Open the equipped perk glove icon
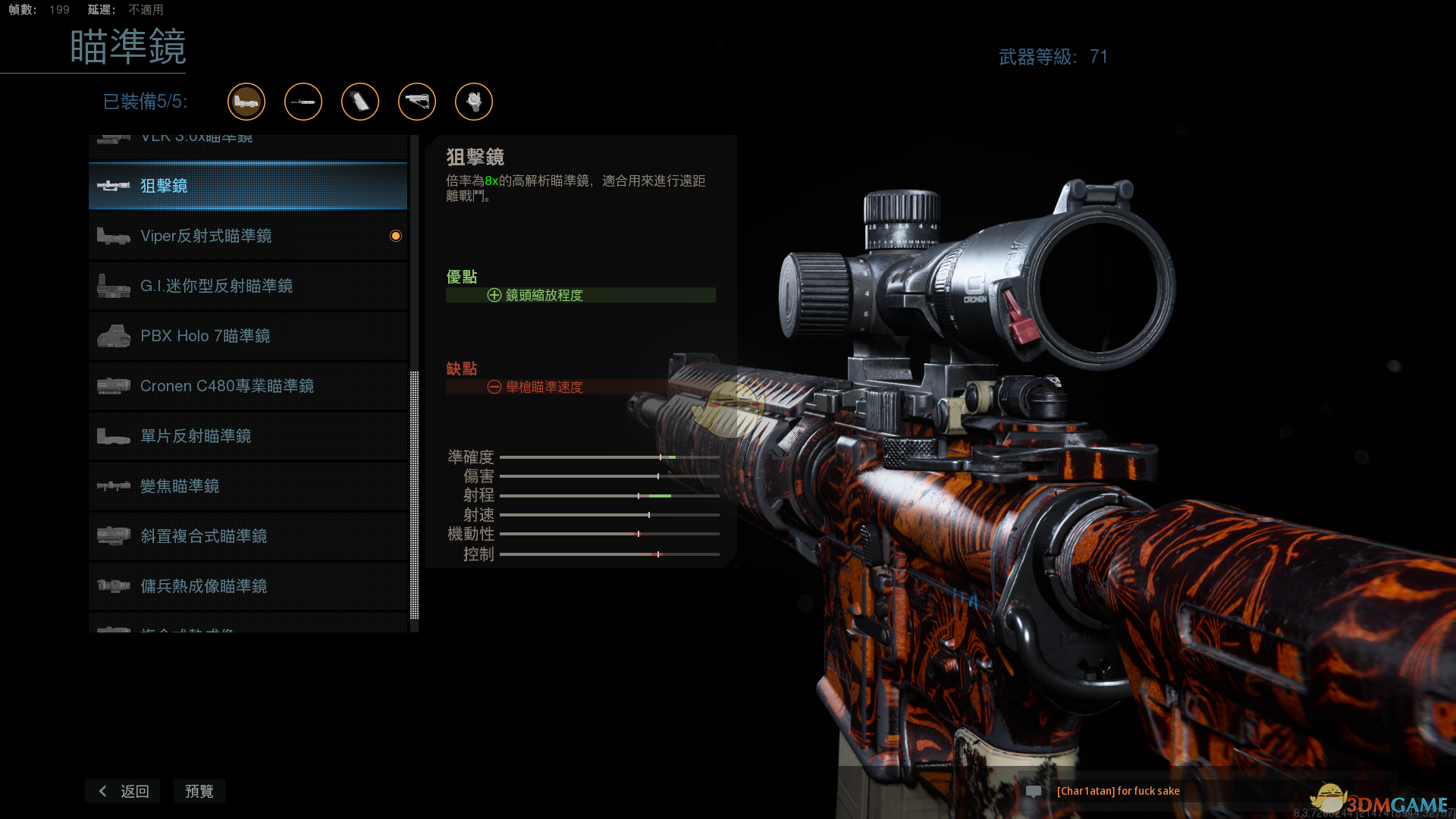Image resolution: width=1456 pixels, height=819 pixels. 474,102
